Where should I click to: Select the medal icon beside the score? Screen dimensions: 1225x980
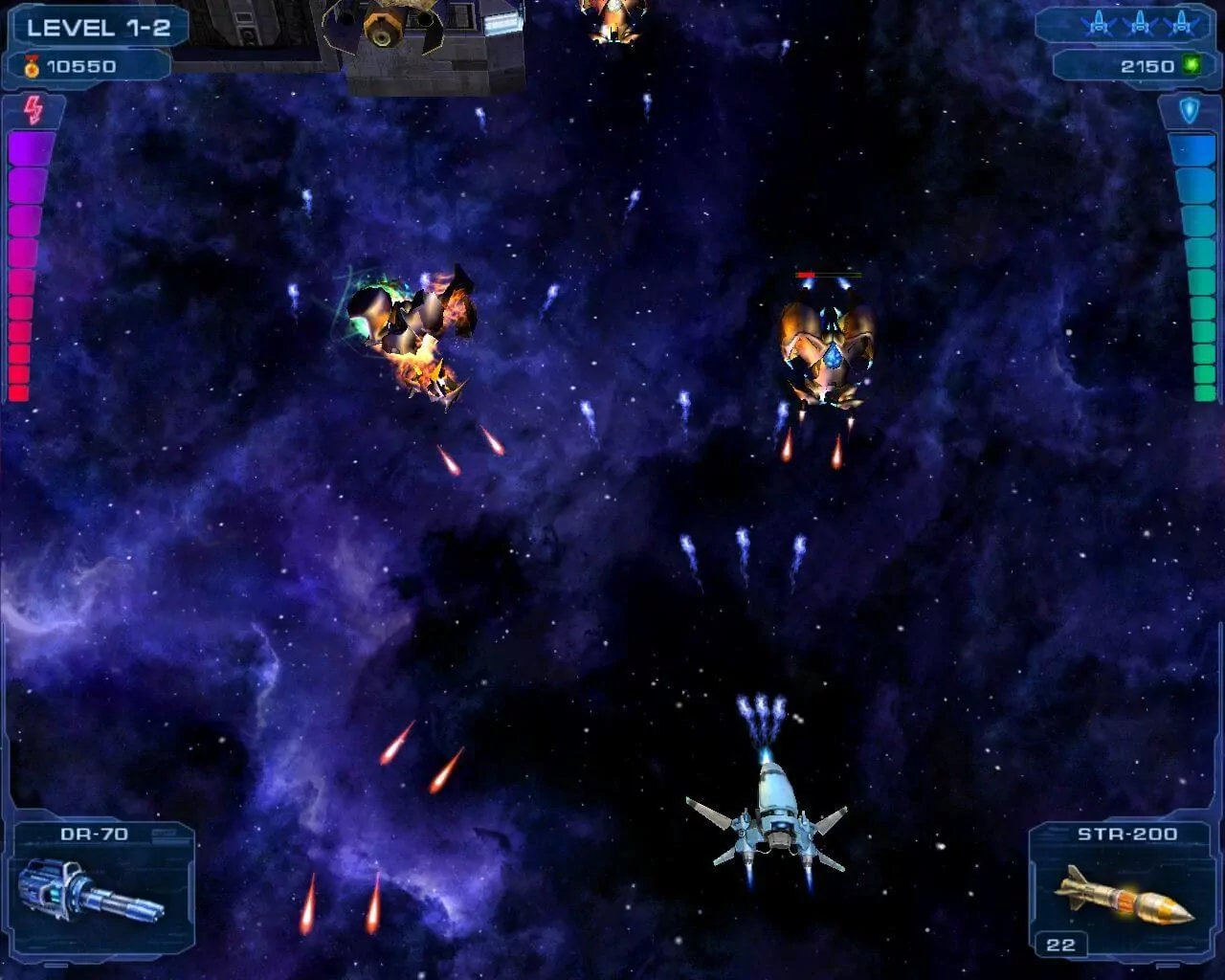(x=30, y=67)
